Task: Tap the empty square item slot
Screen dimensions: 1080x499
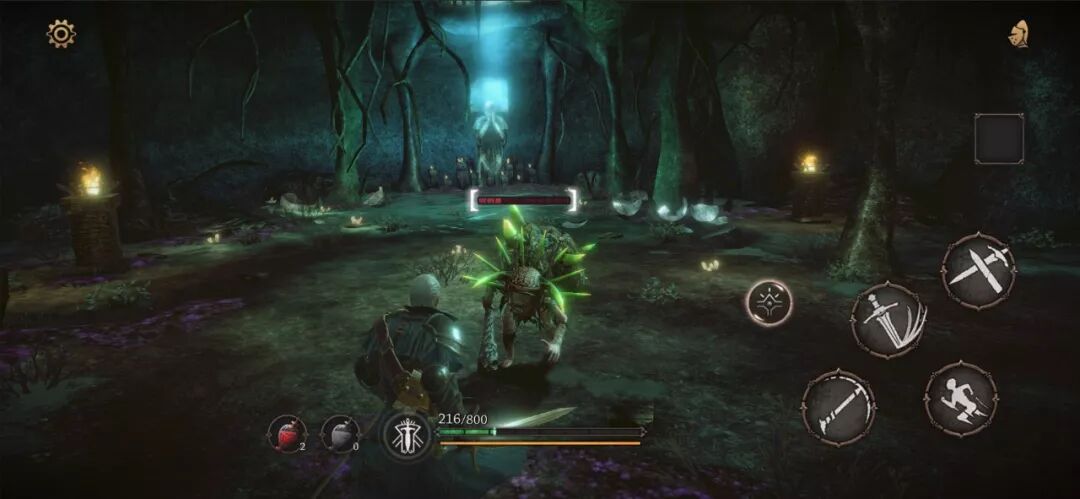Action: (999, 139)
